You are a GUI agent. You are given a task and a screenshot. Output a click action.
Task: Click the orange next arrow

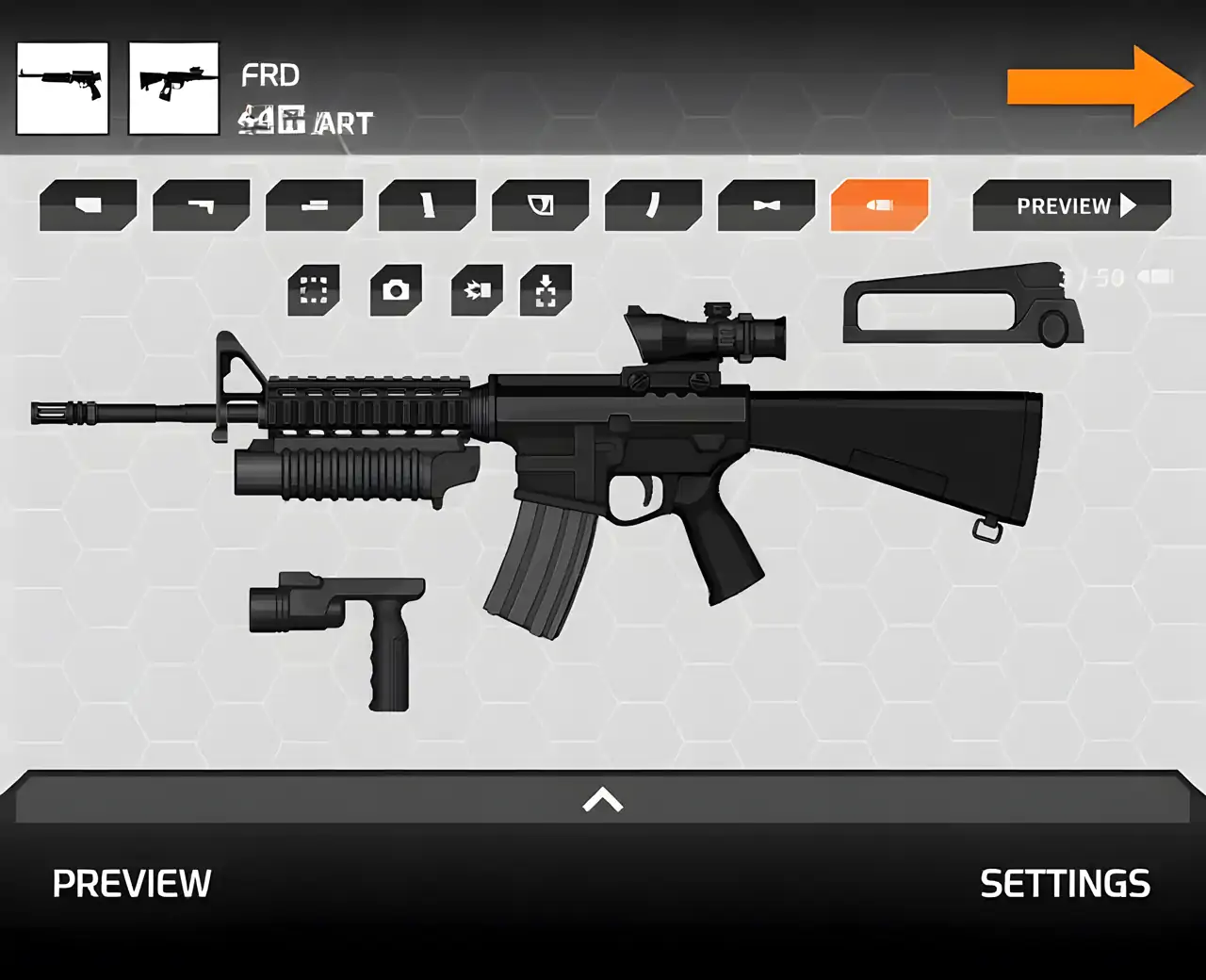1098,86
